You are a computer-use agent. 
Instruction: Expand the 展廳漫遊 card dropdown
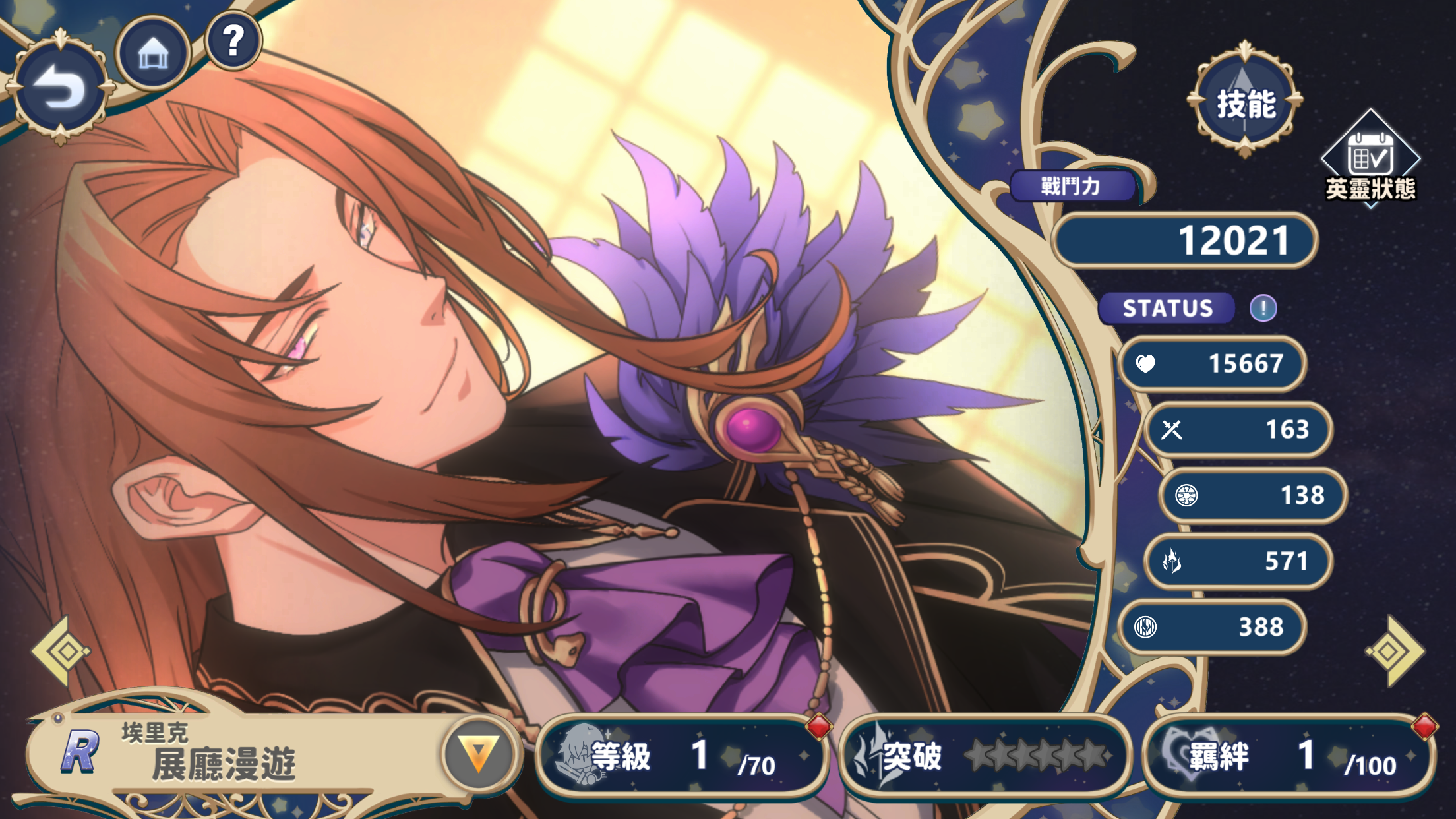point(478,753)
